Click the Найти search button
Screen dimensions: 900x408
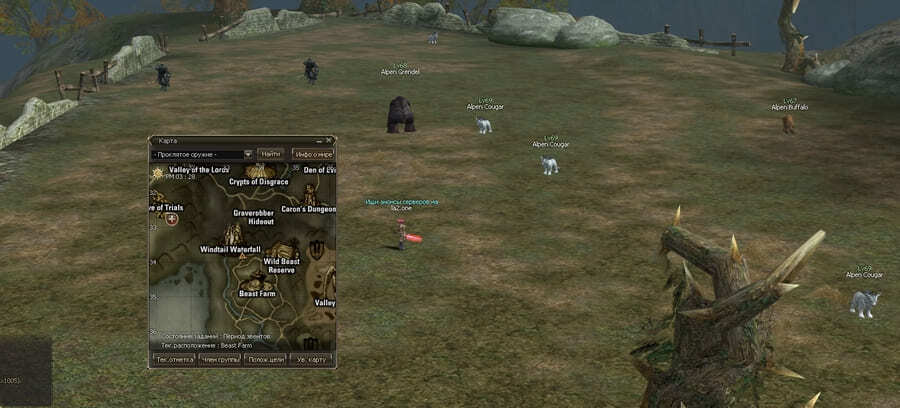click(x=270, y=154)
